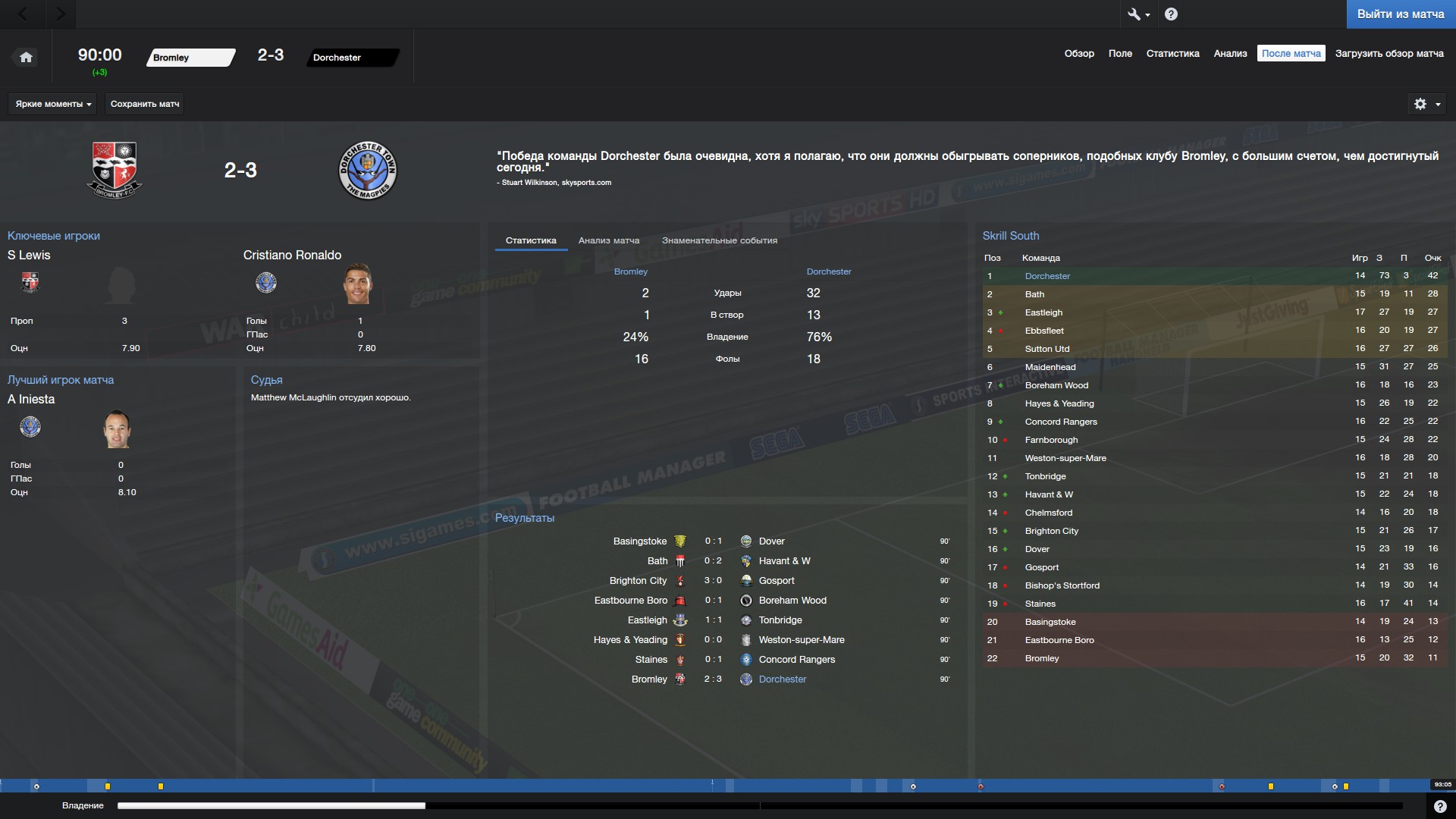Open the gear settings dropdown
This screenshot has height=819, width=1456.
(1426, 104)
